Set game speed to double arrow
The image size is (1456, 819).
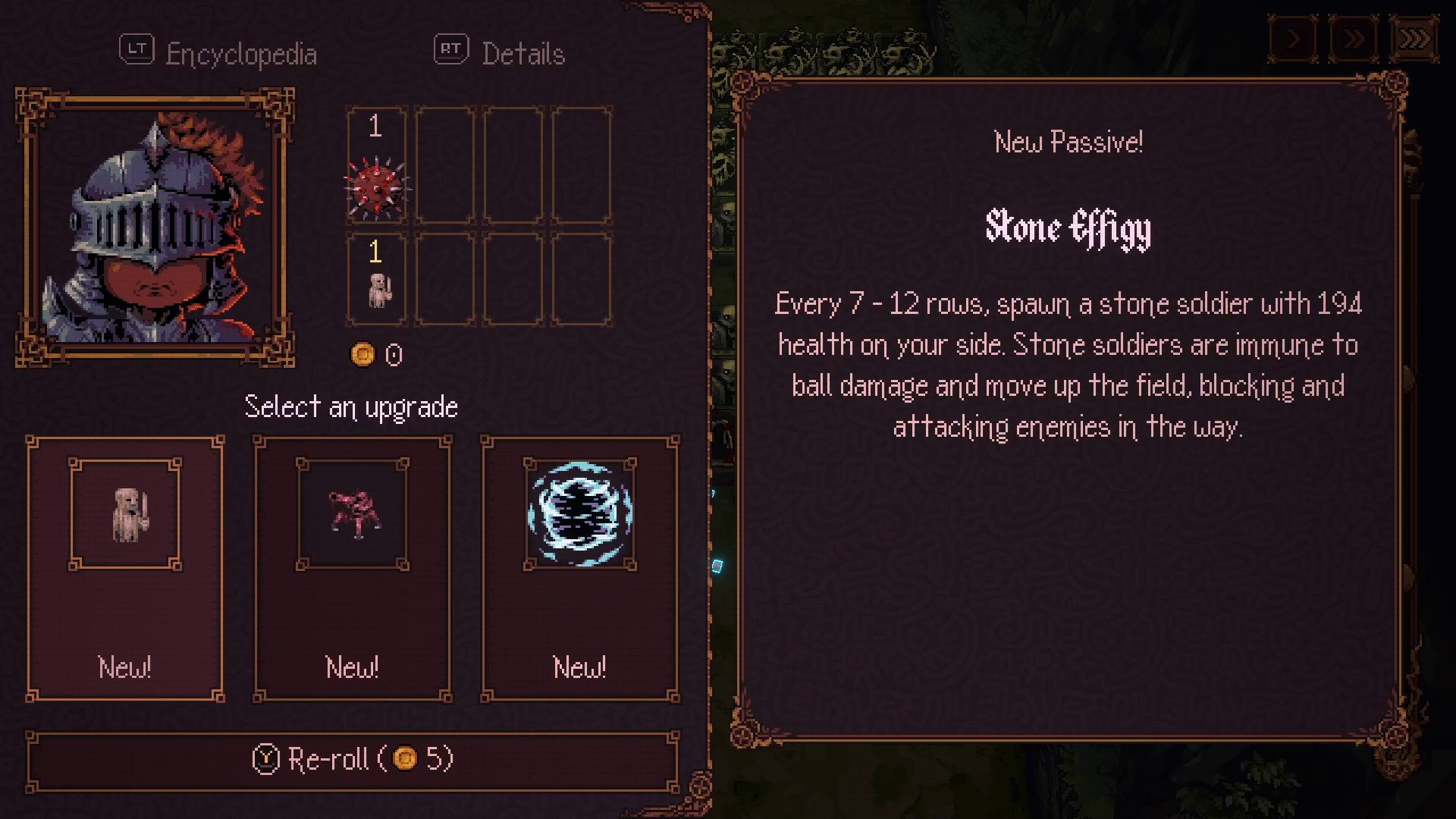tap(1354, 39)
